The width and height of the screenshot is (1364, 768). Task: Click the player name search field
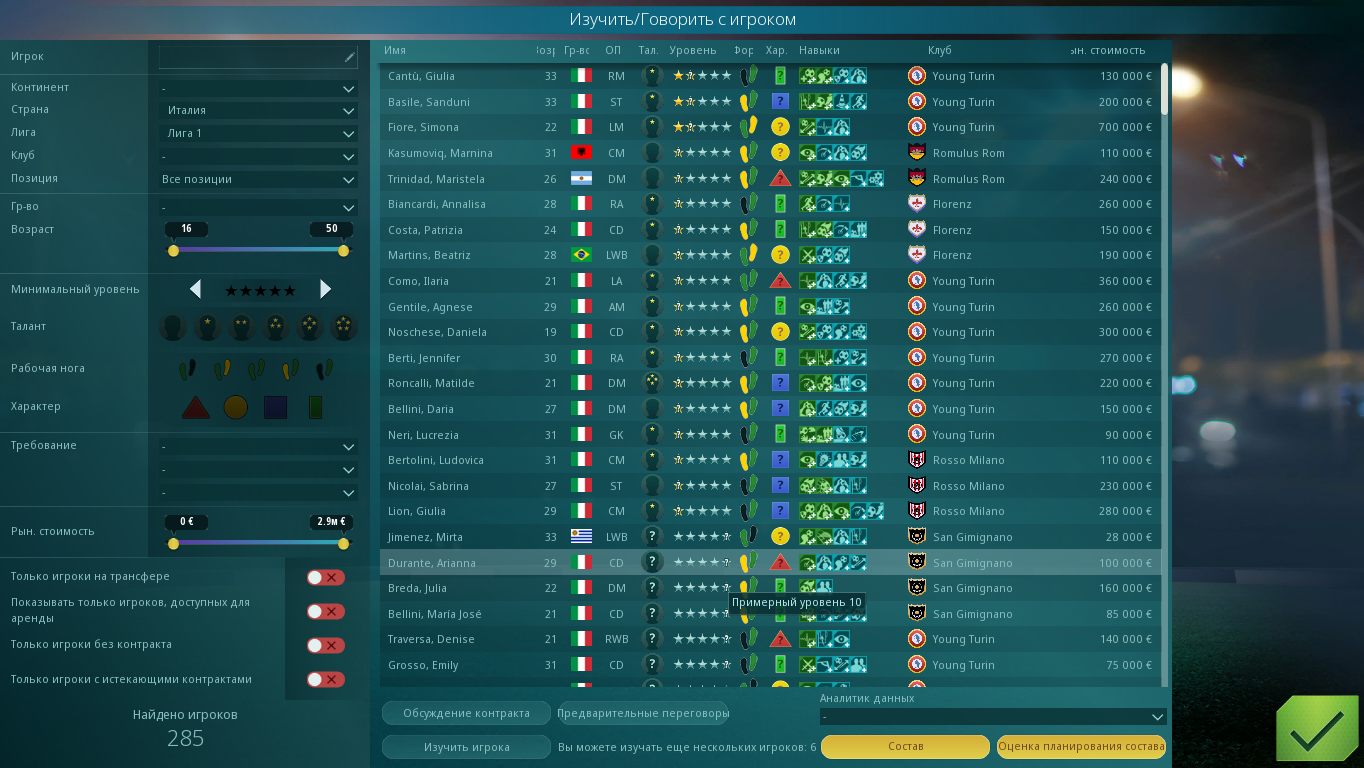(x=257, y=57)
